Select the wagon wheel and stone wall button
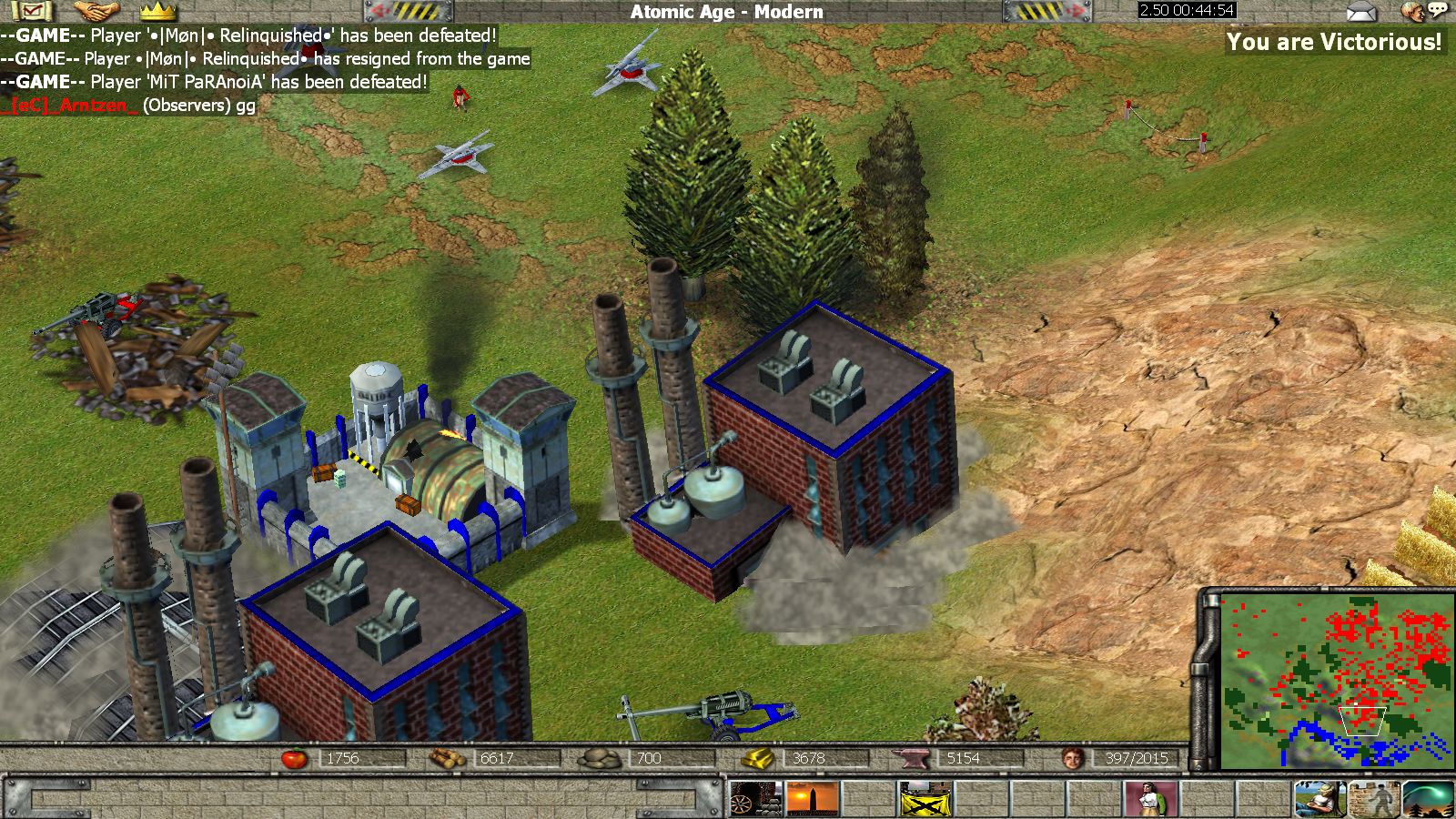 click(x=755, y=799)
